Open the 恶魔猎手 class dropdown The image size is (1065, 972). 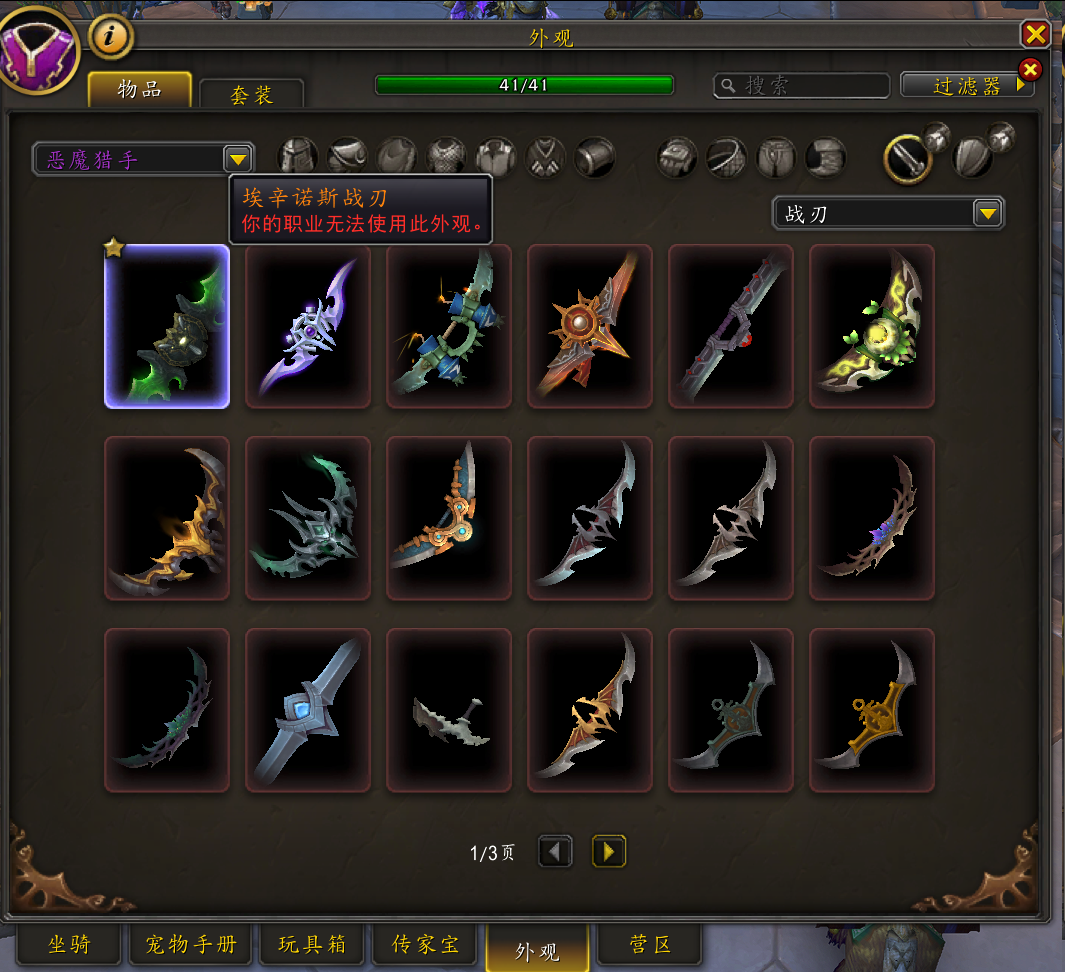coord(237,159)
